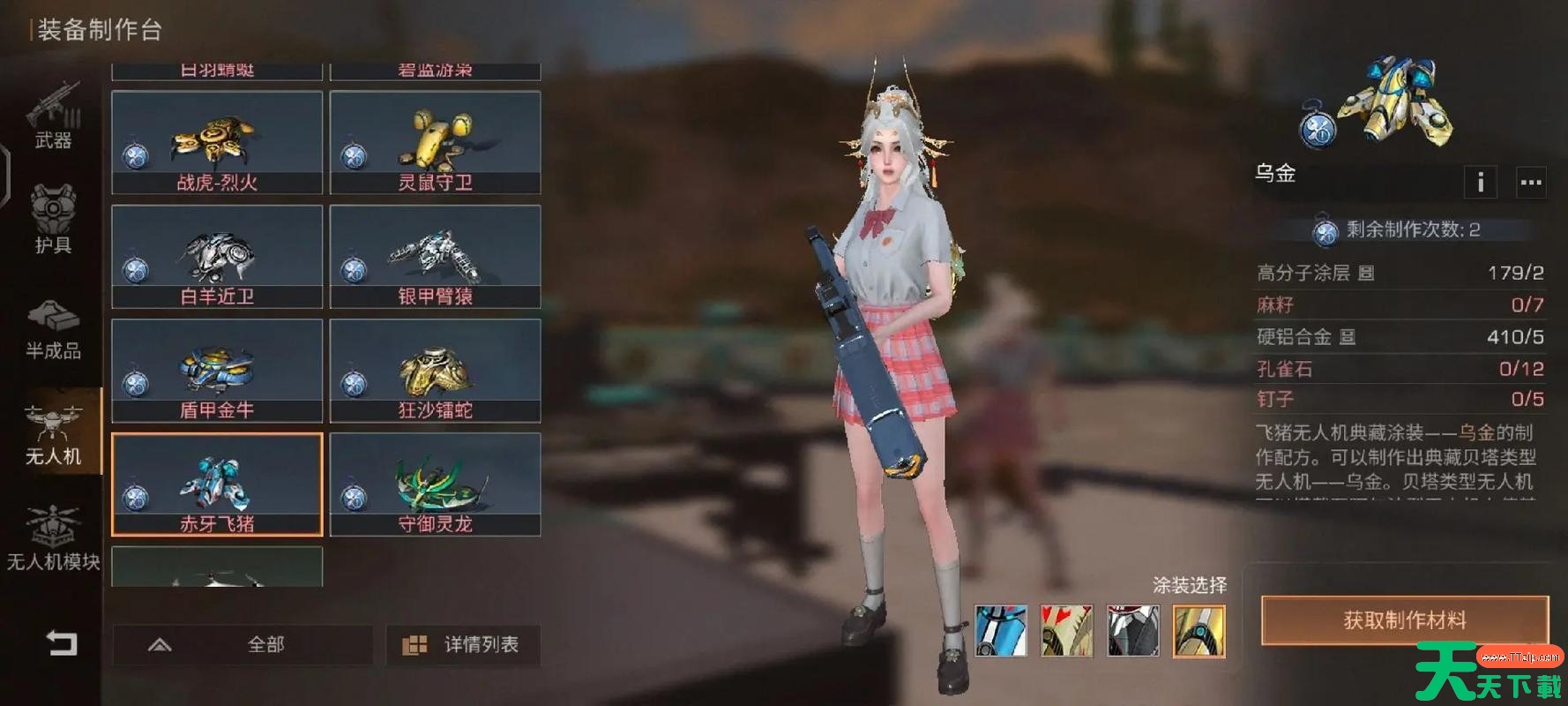The image size is (1568, 706).
Task: Click the back arrow button
Action: (x=62, y=643)
